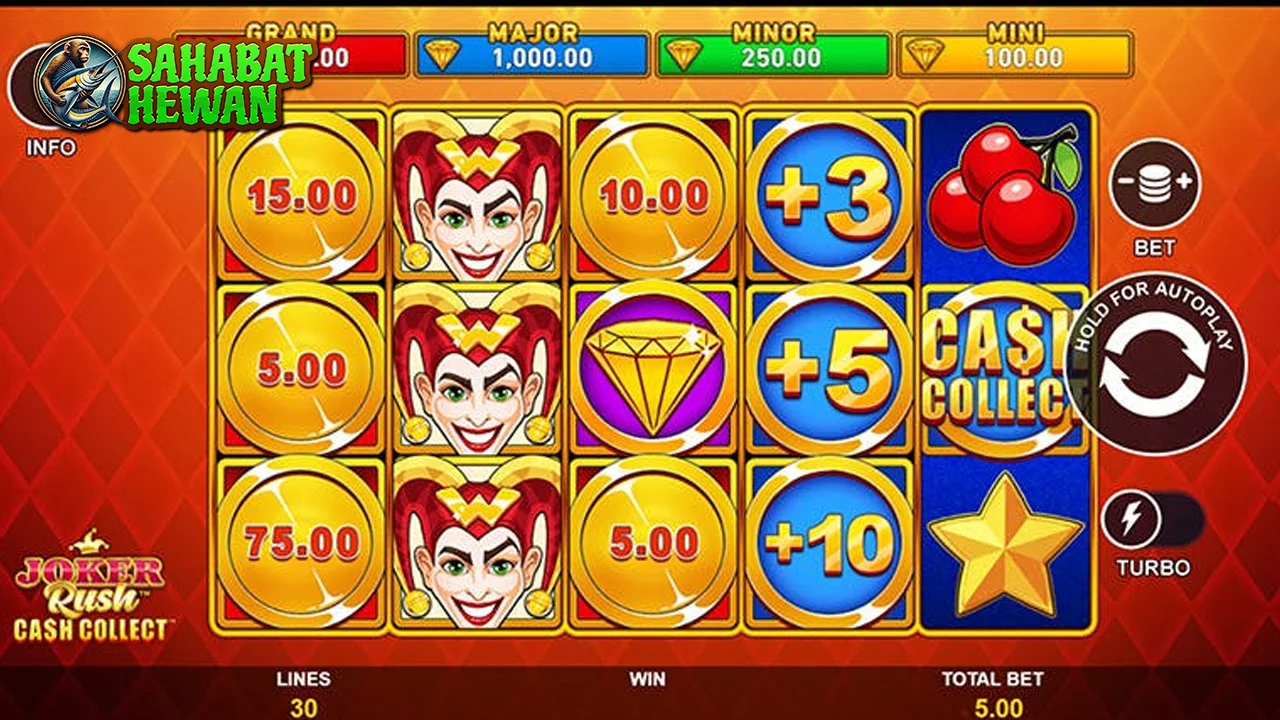Activate the HOLD FOR AUTOPLAY control
Screen dimensions: 1280x720
click(1157, 367)
